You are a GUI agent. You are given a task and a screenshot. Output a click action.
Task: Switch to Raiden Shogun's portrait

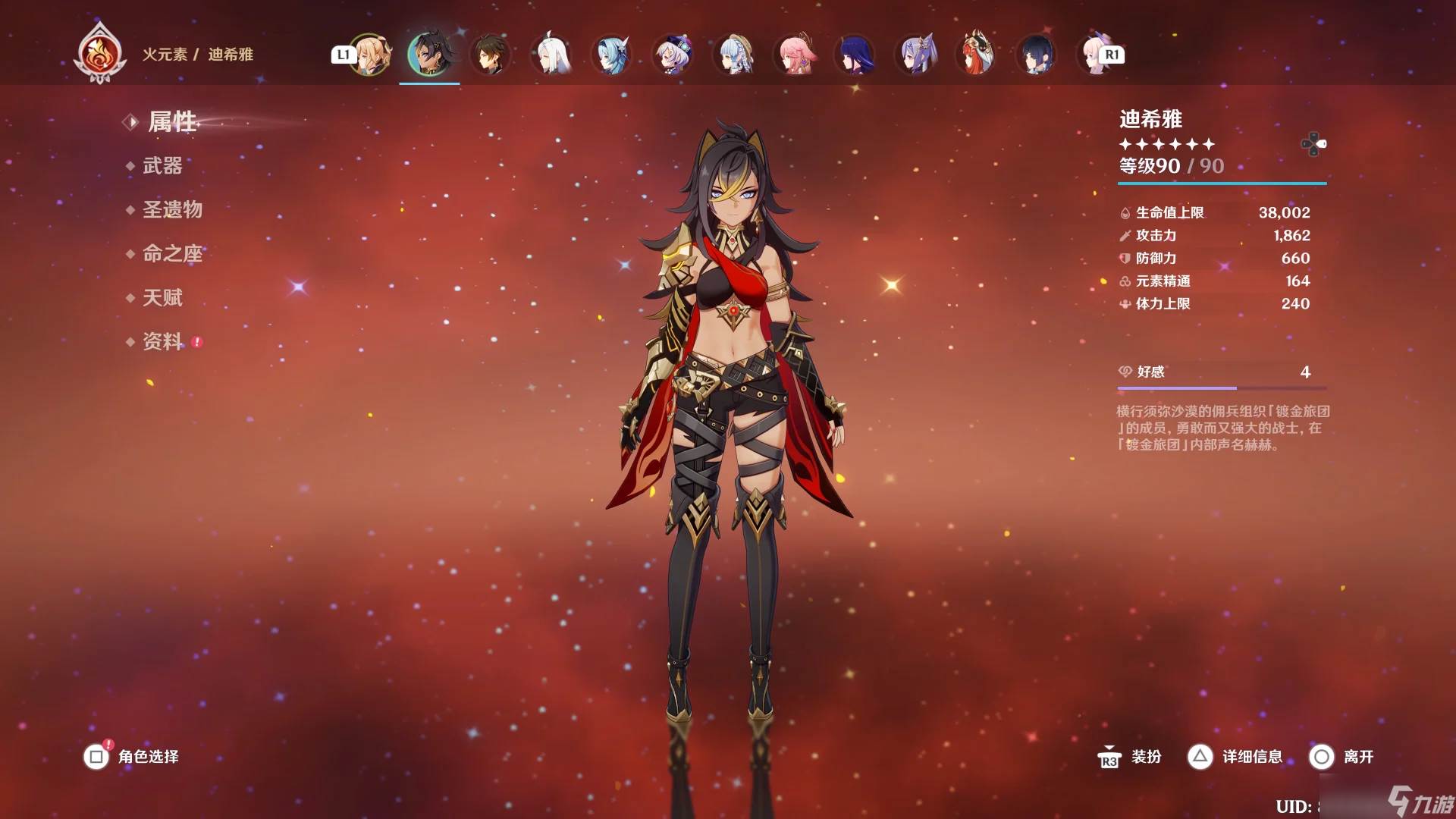point(855,55)
